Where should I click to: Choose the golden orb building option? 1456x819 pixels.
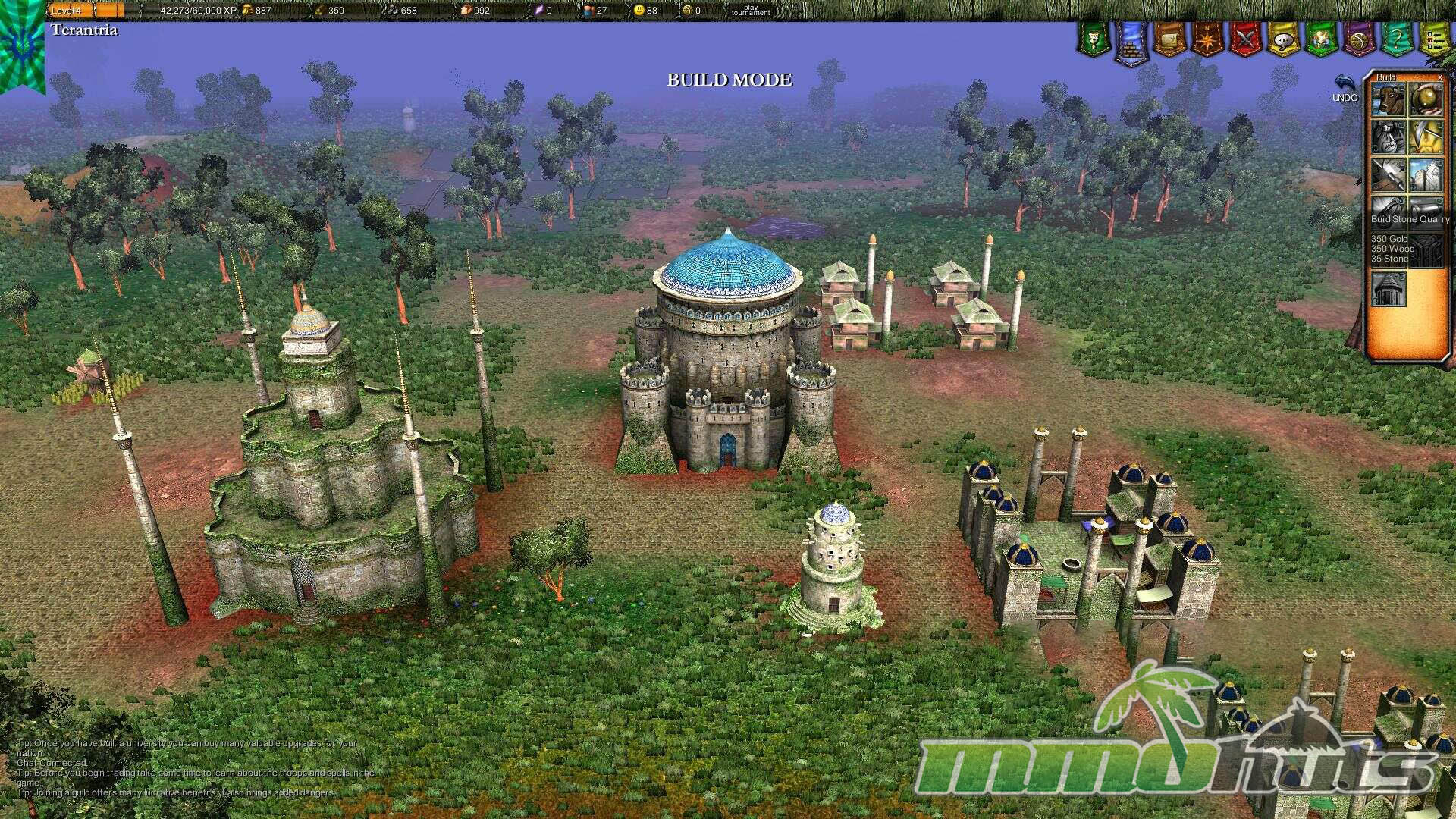point(1426,100)
